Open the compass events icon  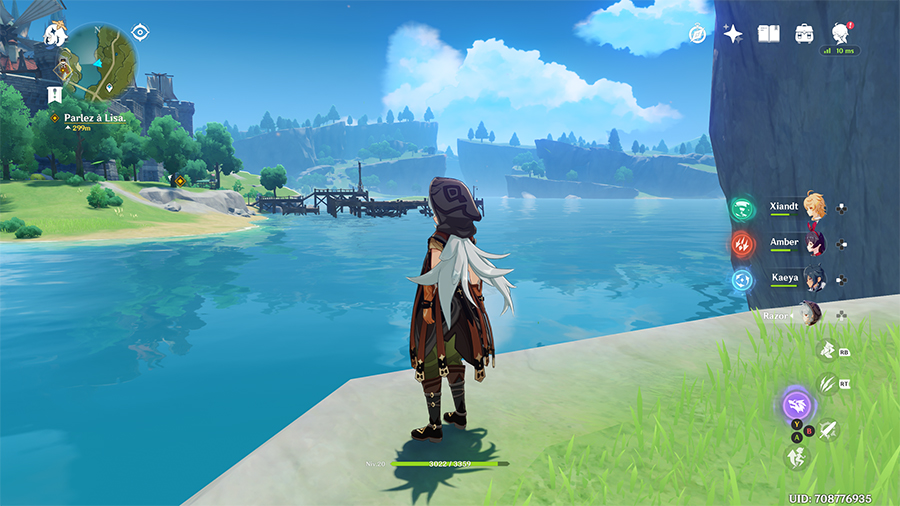[x=698, y=34]
